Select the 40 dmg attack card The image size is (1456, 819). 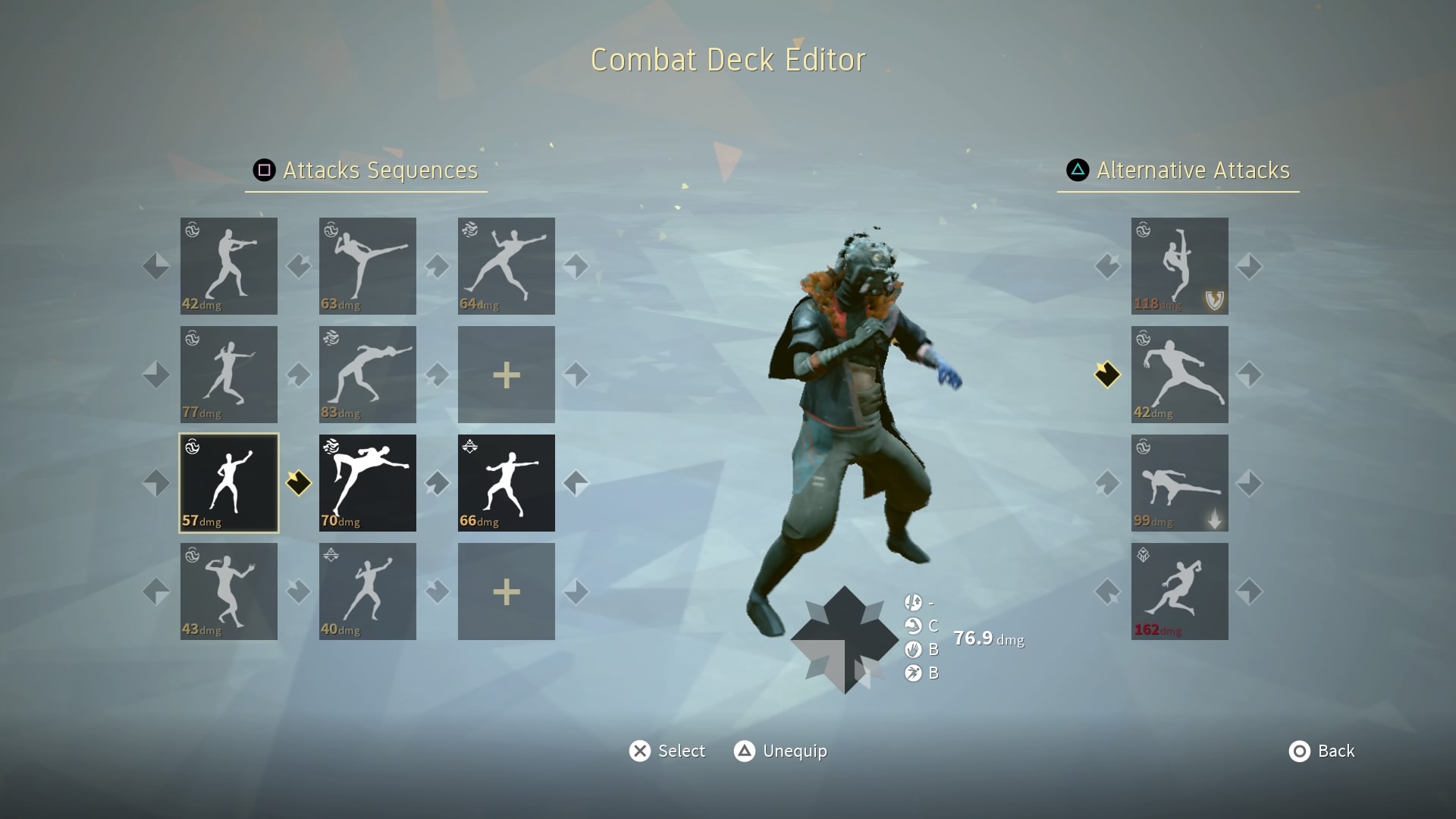click(x=367, y=591)
